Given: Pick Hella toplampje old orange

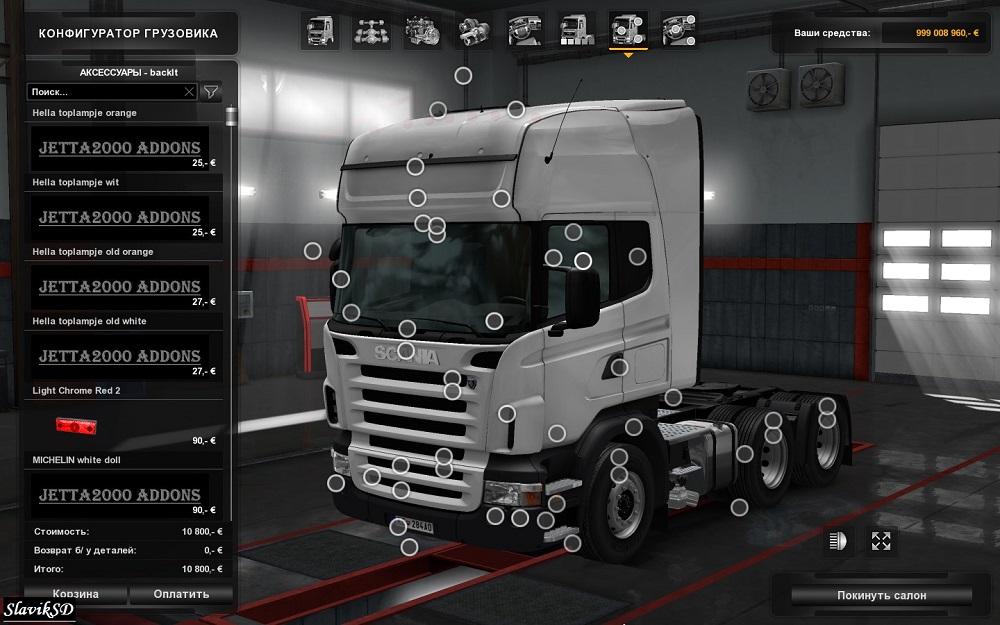Looking at the screenshot, I should pos(119,286).
